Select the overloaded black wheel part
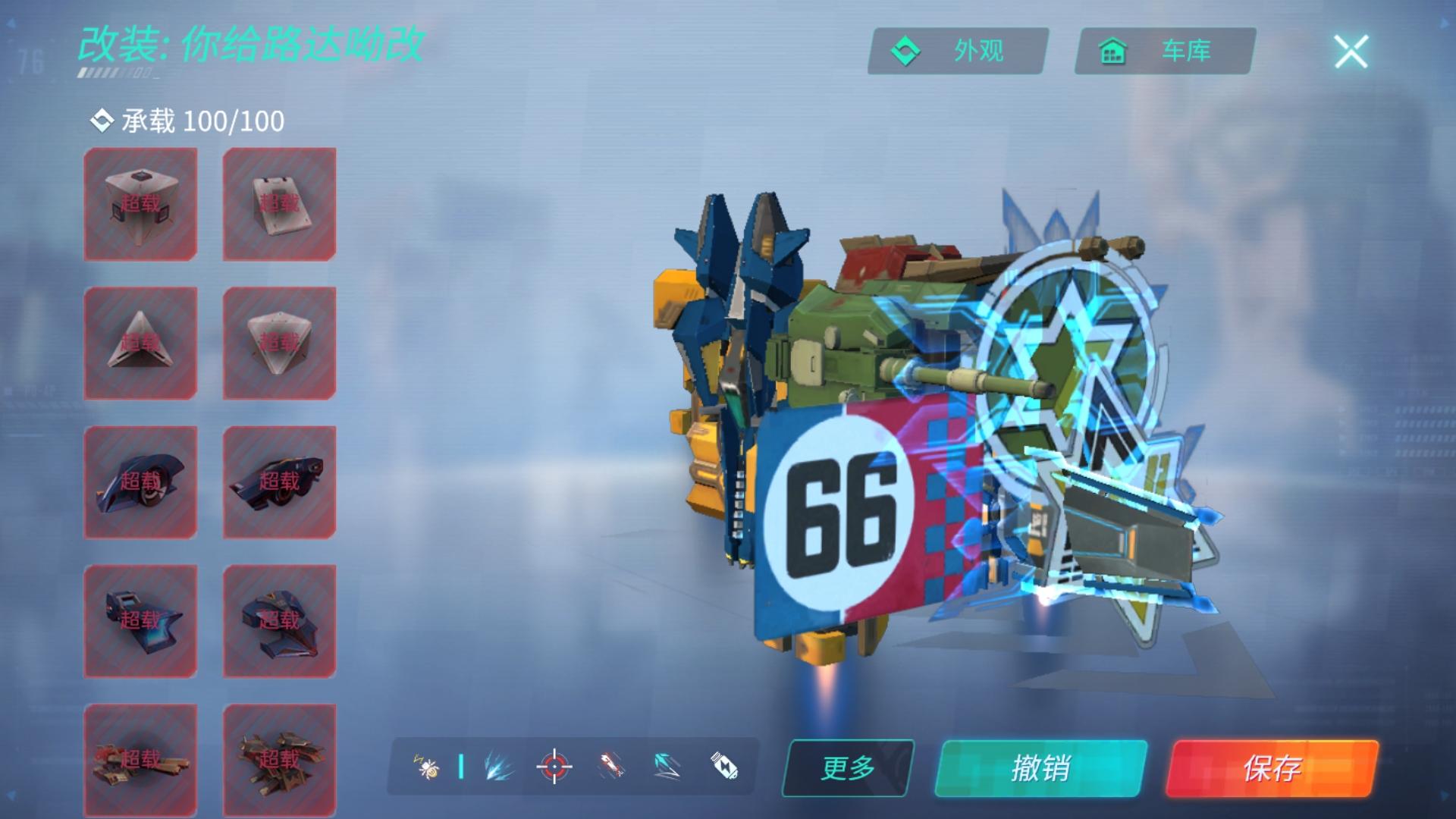This screenshot has width=1456, height=819. click(x=140, y=482)
